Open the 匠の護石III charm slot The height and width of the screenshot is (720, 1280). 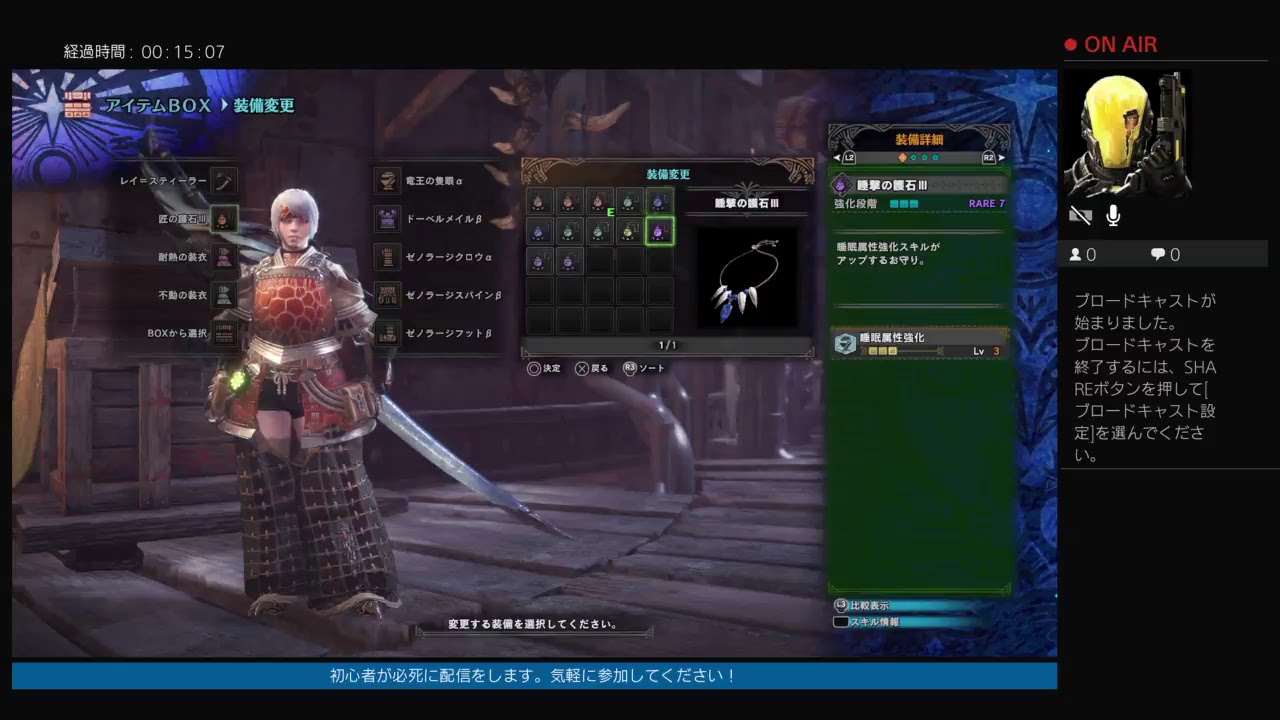click(x=224, y=219)
